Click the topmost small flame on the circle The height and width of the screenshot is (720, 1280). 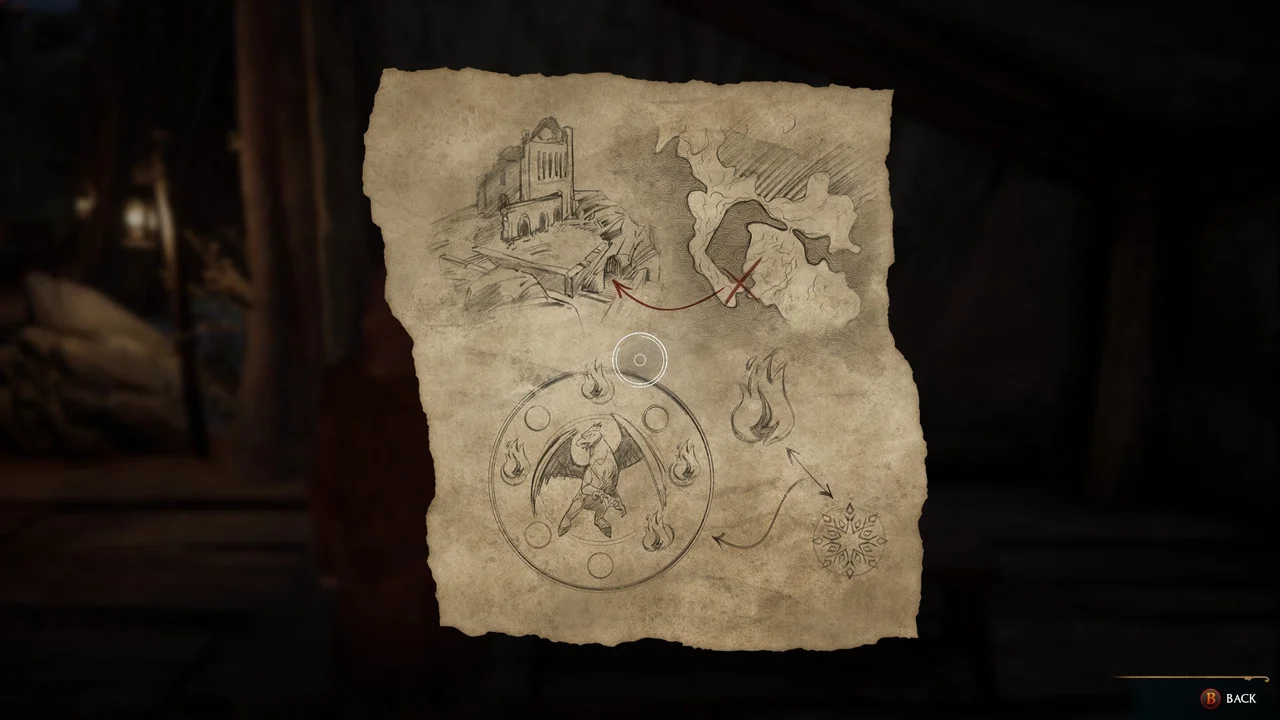pos(594,383)
